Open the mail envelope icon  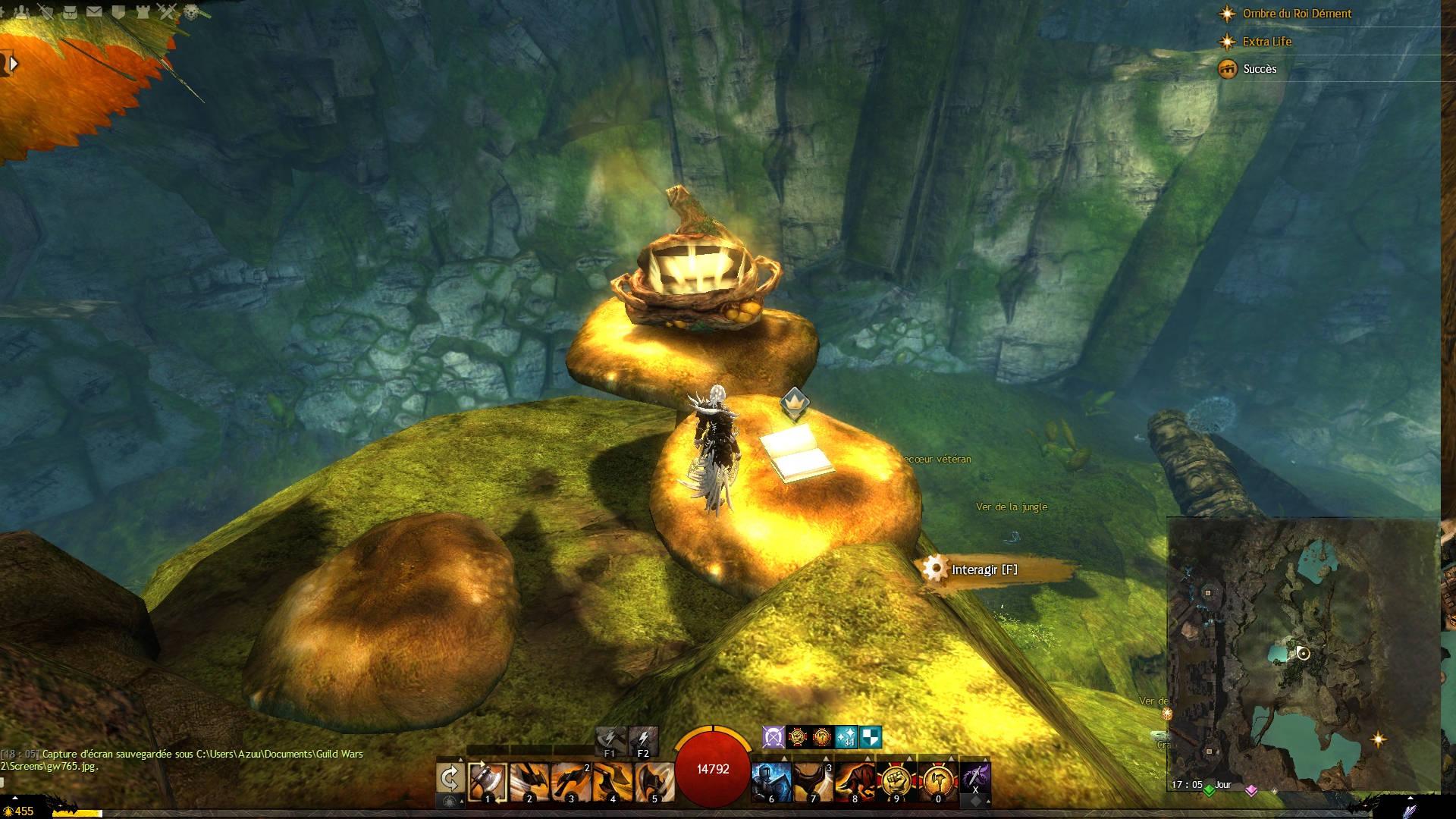tap(94, 11)
